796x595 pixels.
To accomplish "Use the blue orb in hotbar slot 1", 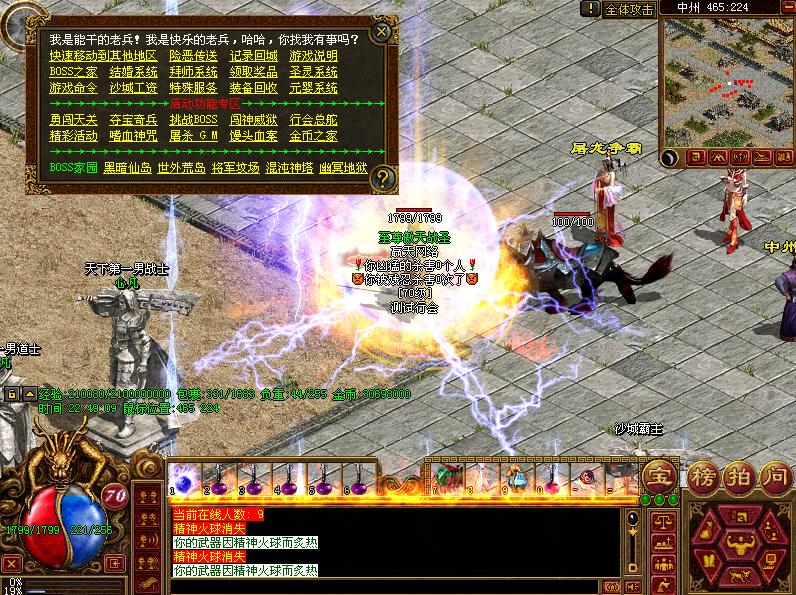I will click(183, 477).
